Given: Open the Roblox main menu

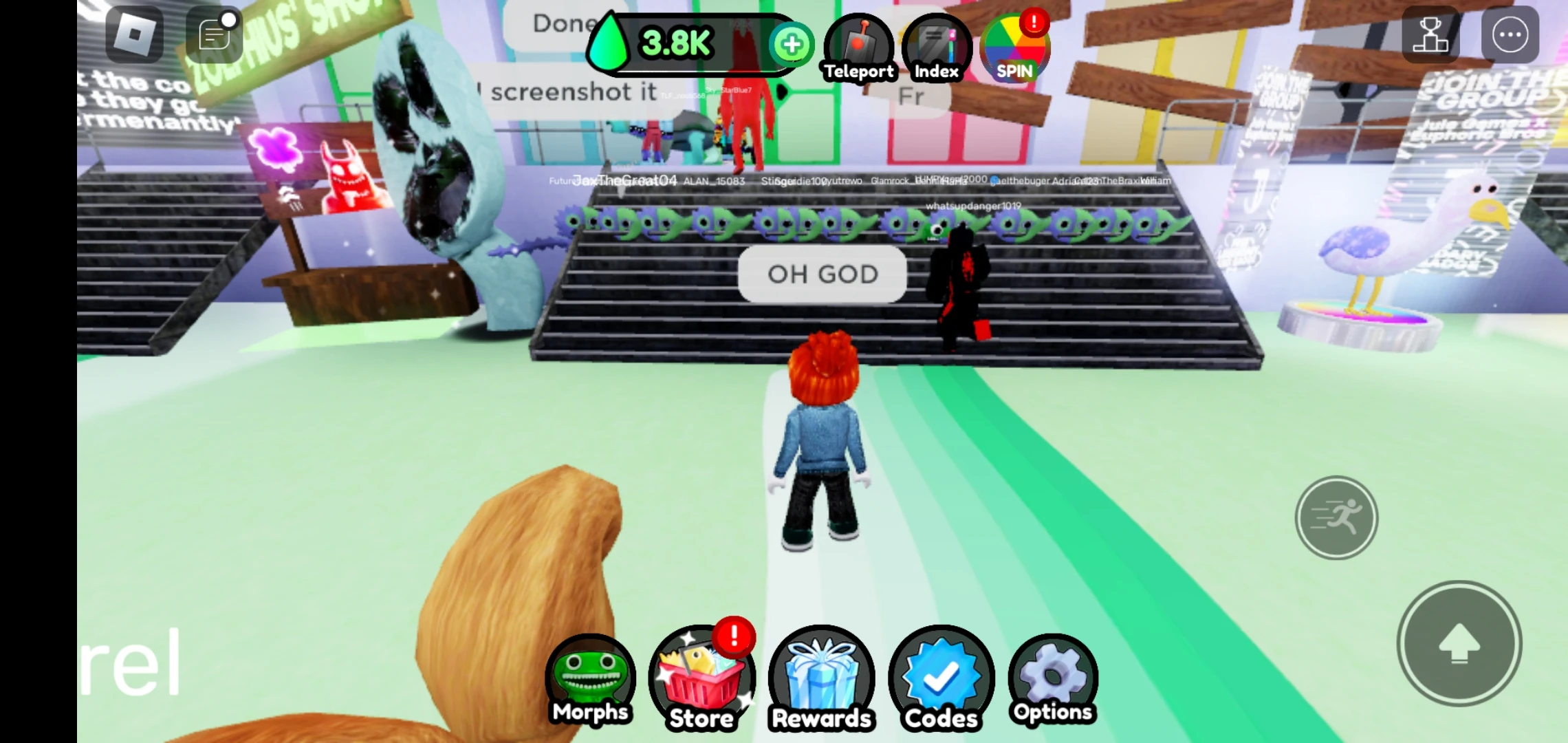Looking at the screenshot, I should pos(135,33).
